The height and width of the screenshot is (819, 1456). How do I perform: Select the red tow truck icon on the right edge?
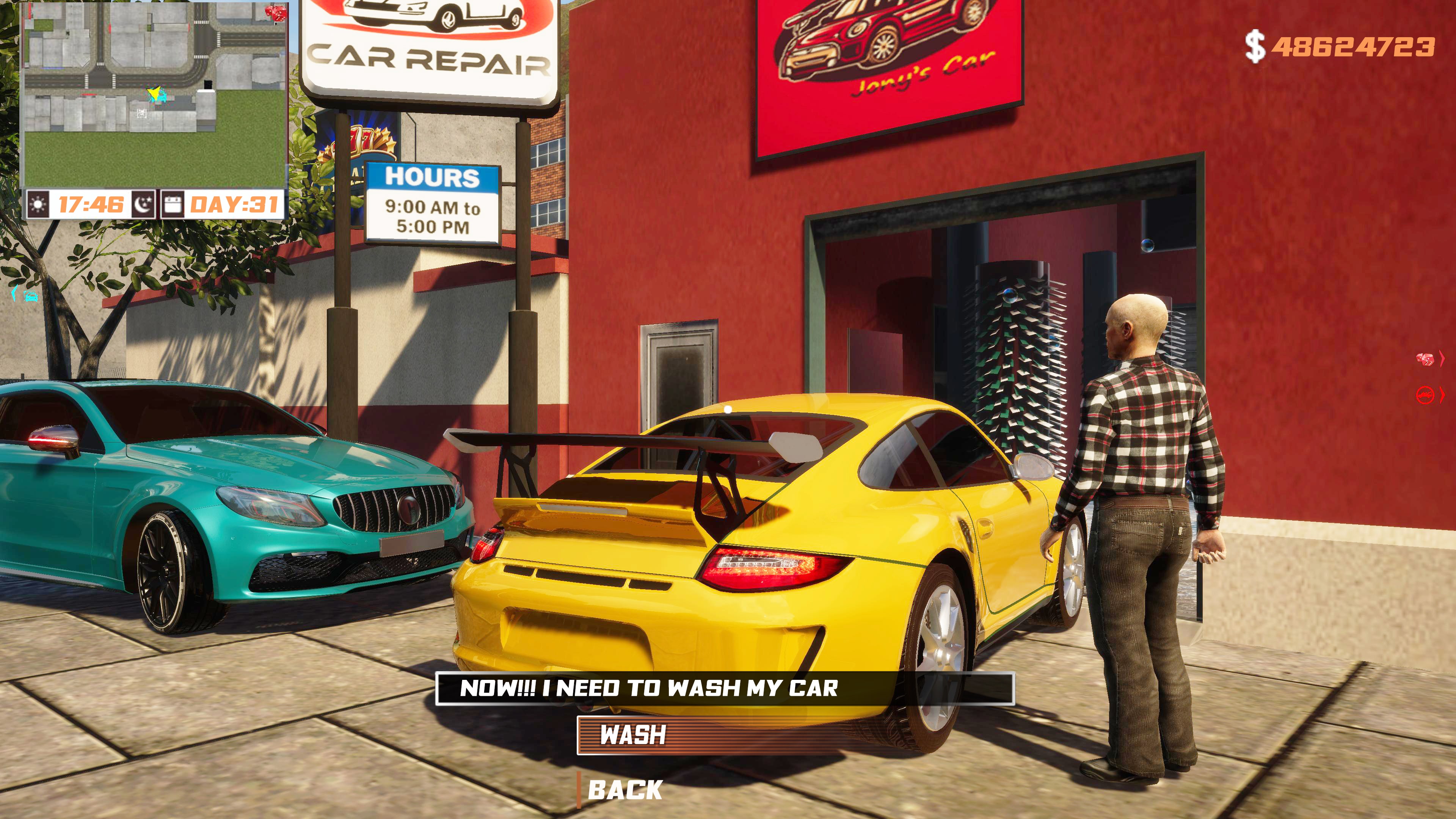click(x=1426, y=394)
